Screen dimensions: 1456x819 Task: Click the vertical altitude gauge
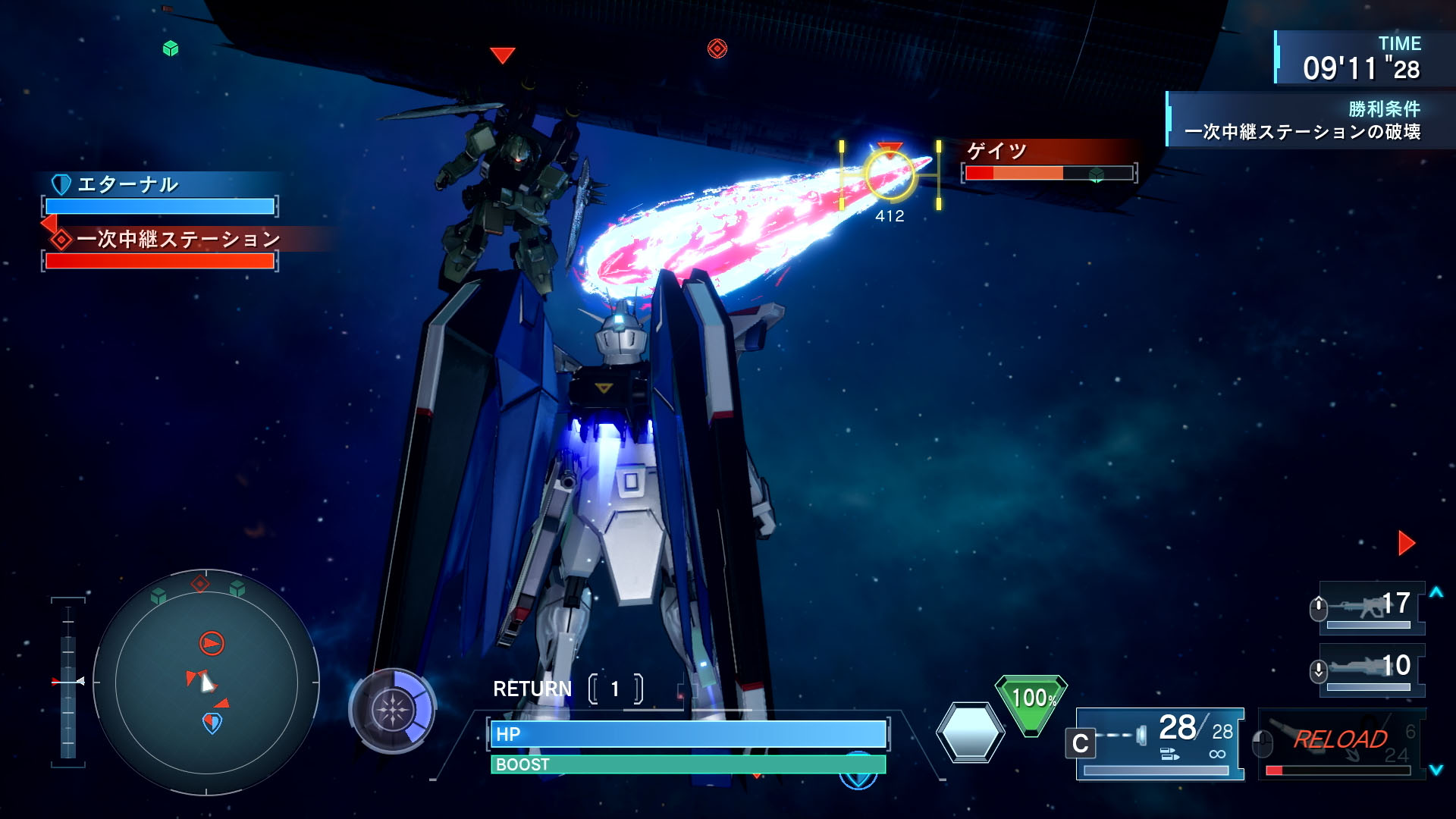point(68,681)
